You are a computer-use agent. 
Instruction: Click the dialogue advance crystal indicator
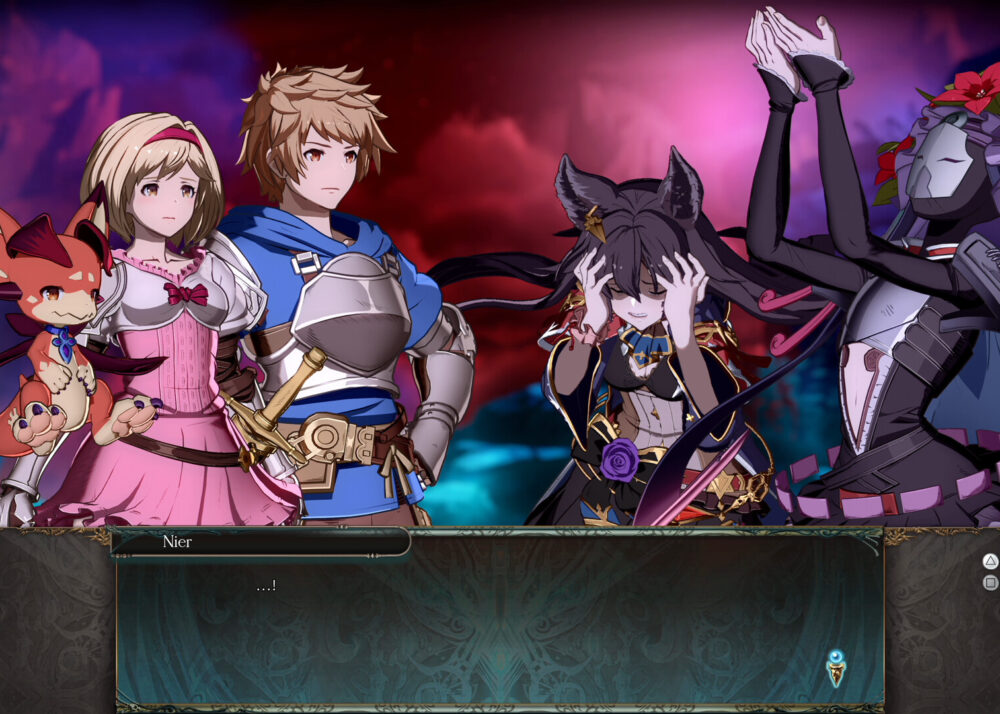[x=836, y=667]
